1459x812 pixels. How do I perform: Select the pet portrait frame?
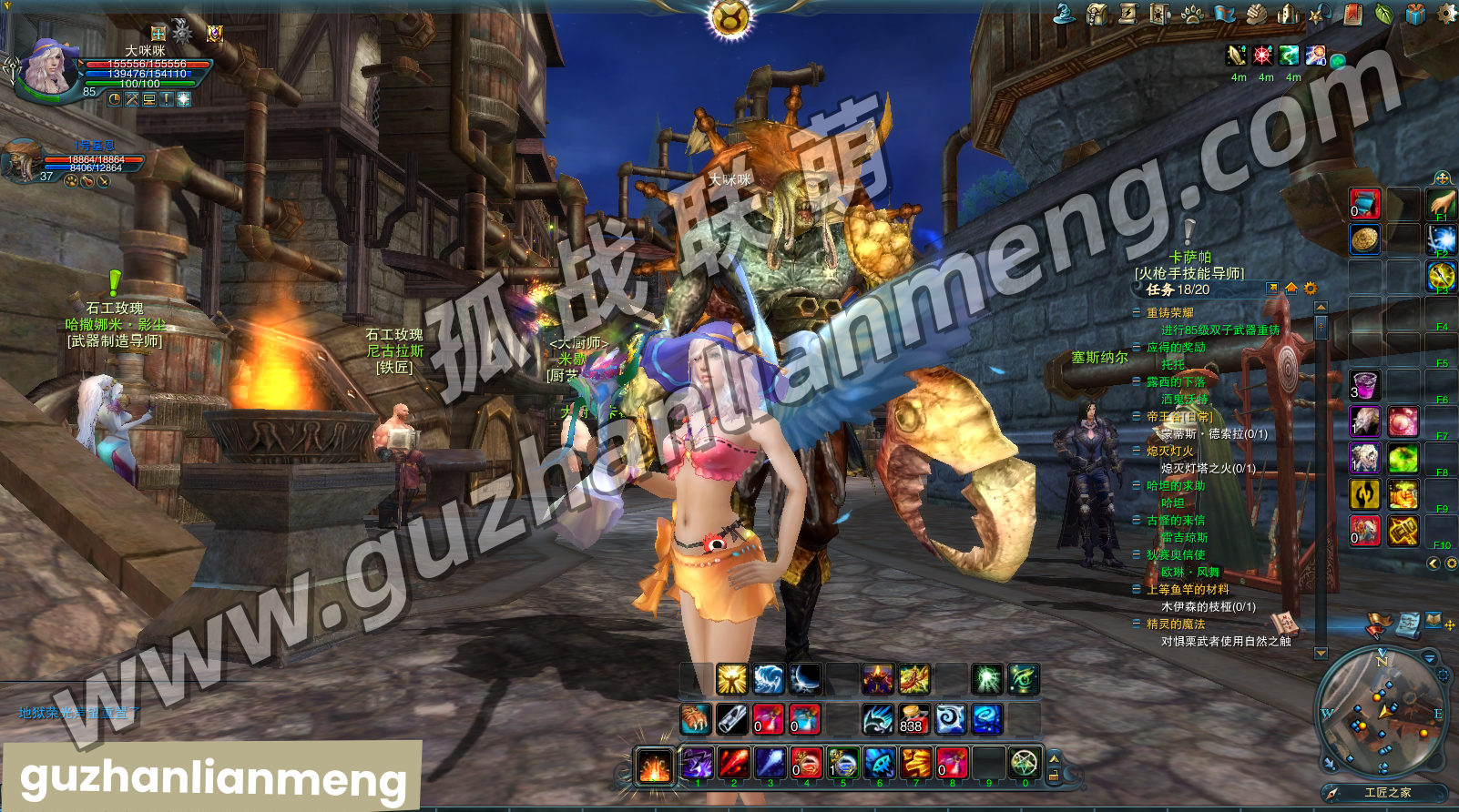pyautogui.click(x=22, y=160)
